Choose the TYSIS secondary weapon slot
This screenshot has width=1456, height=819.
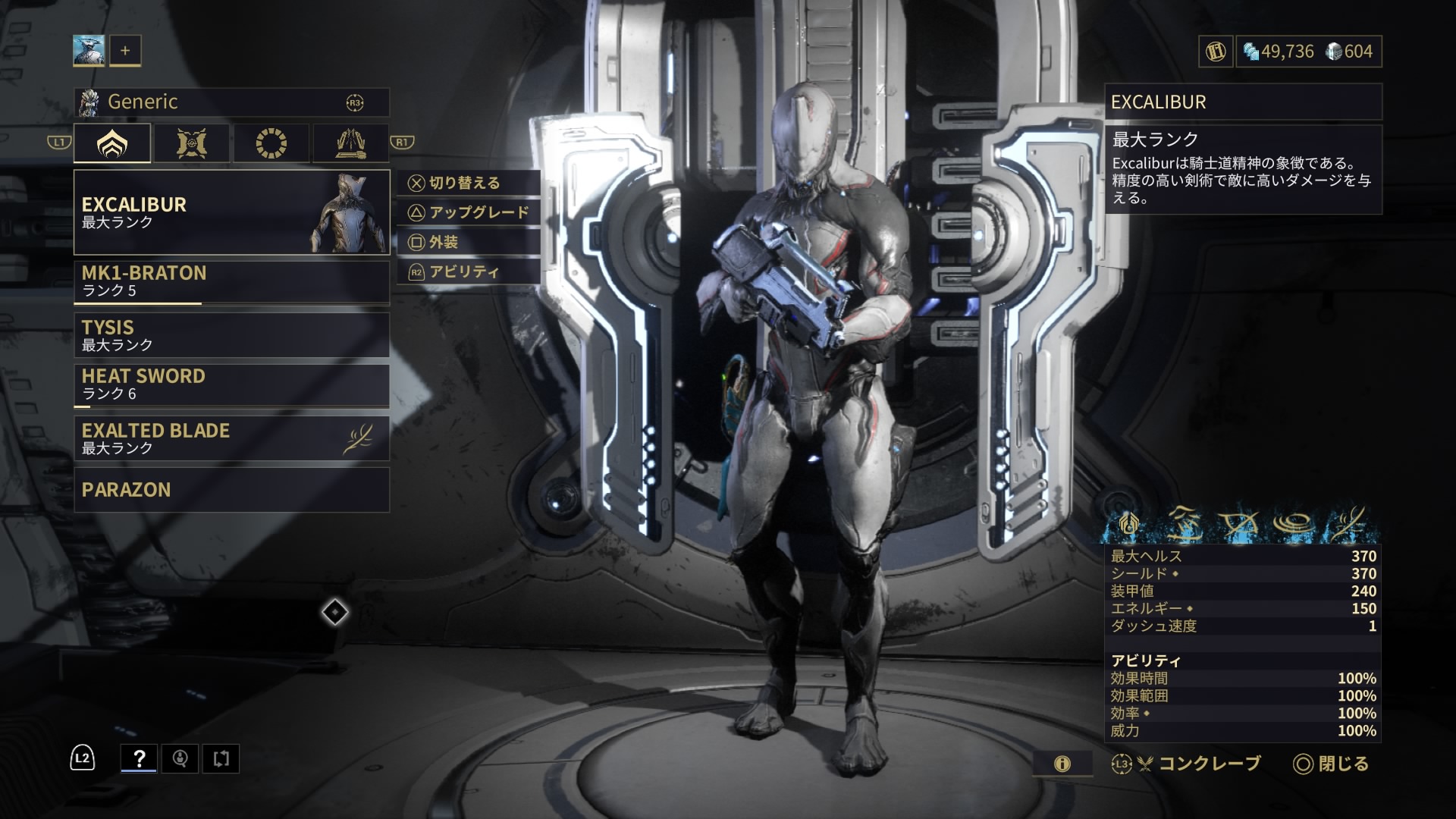(231, 335)
